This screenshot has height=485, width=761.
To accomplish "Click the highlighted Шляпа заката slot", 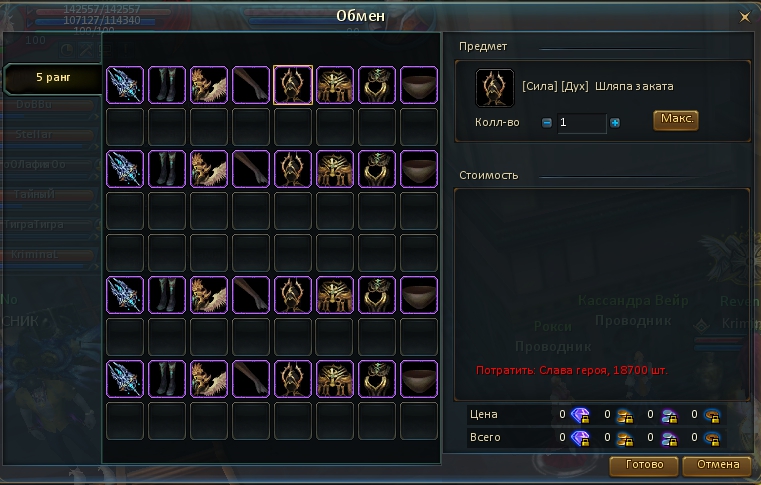I will pos(293,86).
